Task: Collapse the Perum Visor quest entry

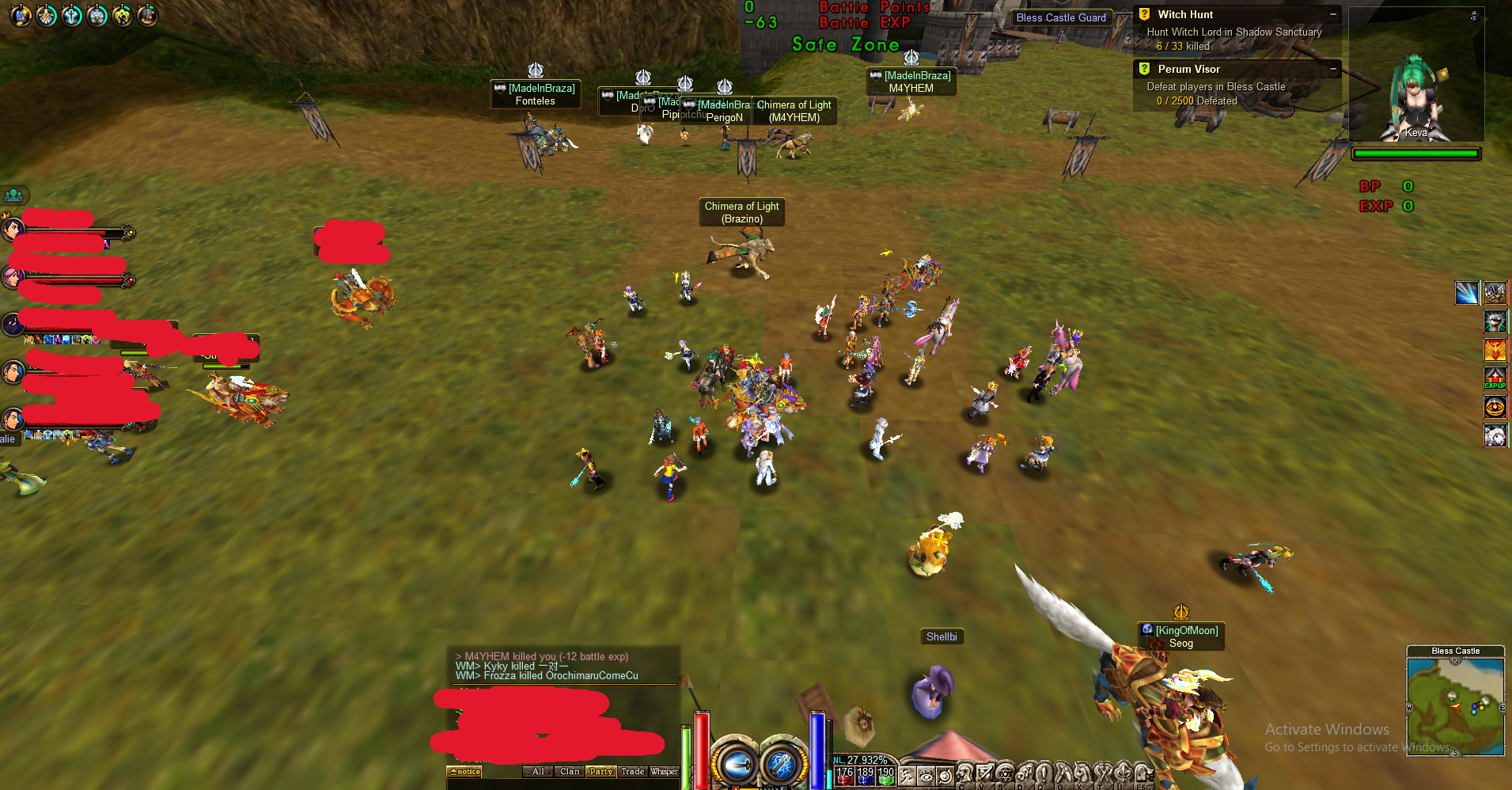Action: point(1334,68)
